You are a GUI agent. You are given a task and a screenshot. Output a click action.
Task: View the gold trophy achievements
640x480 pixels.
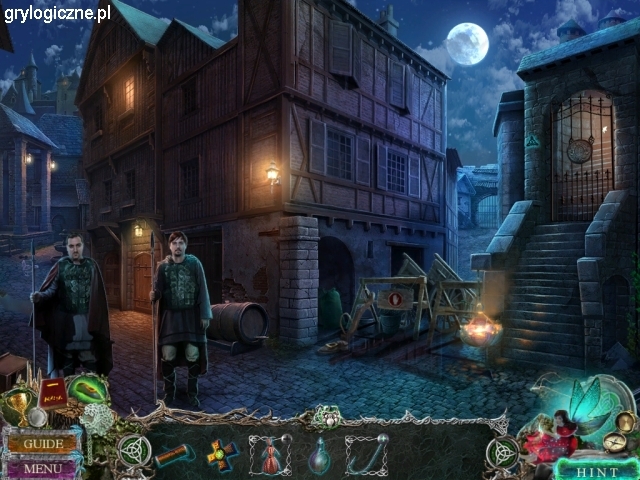pos(19,403)
